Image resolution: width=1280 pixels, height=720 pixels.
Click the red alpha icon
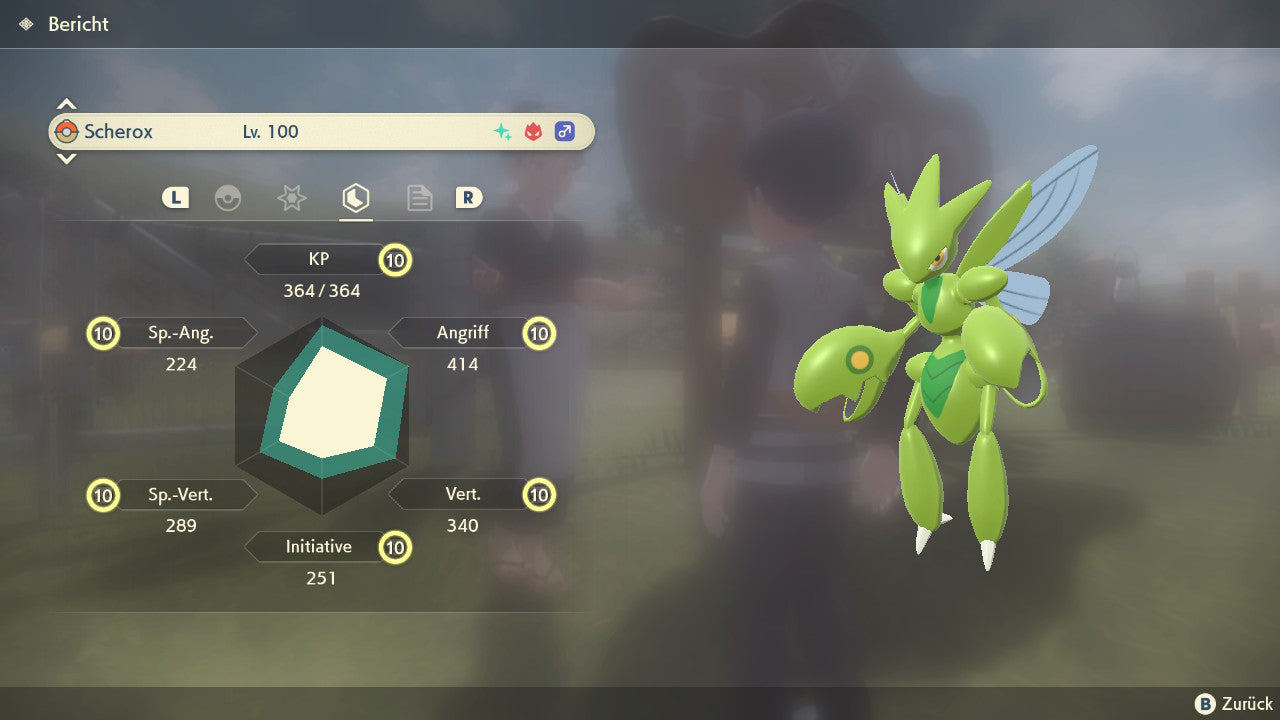534,132
